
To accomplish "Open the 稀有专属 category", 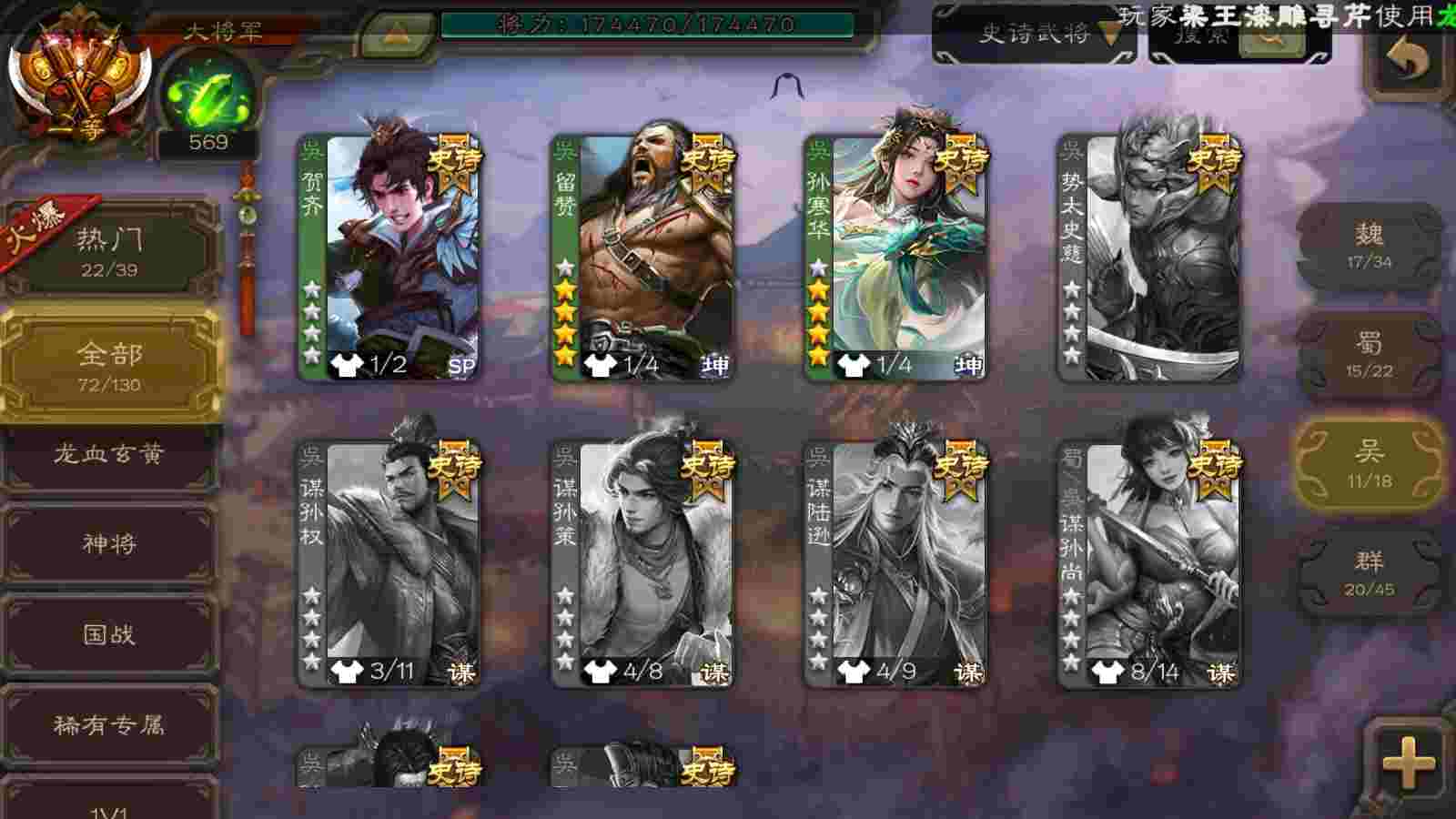I will [x=110, y=725].
